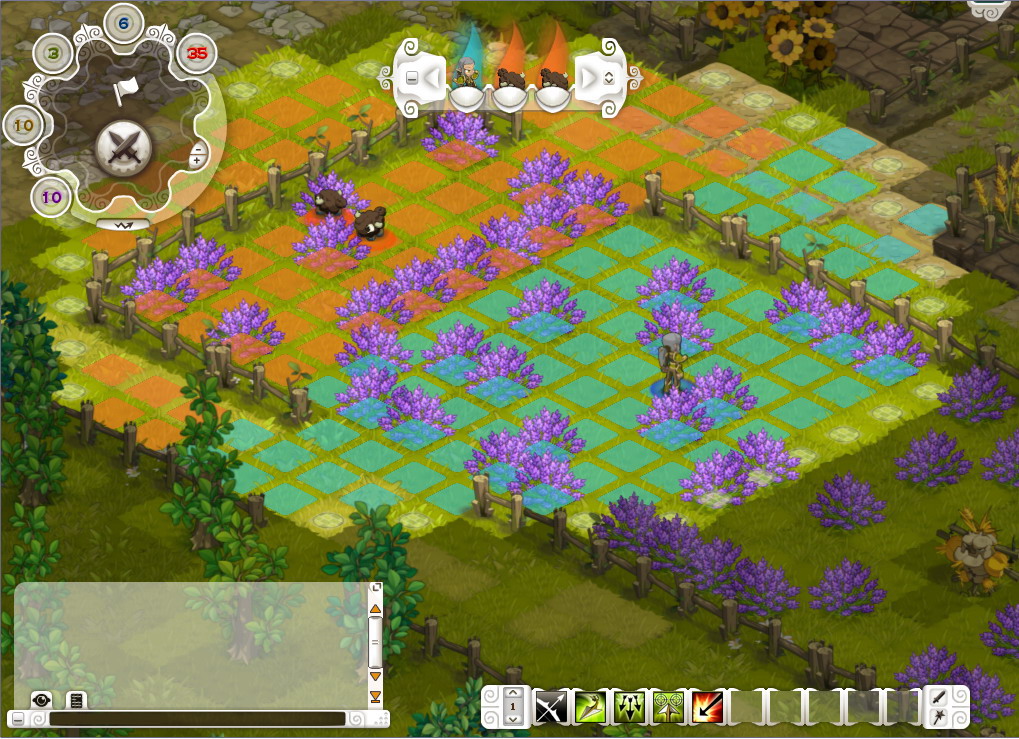The width and height of the screenshot is (1019, 739).
Task: Click the crossed swords ready button
Action: click(x=124, y=149)
